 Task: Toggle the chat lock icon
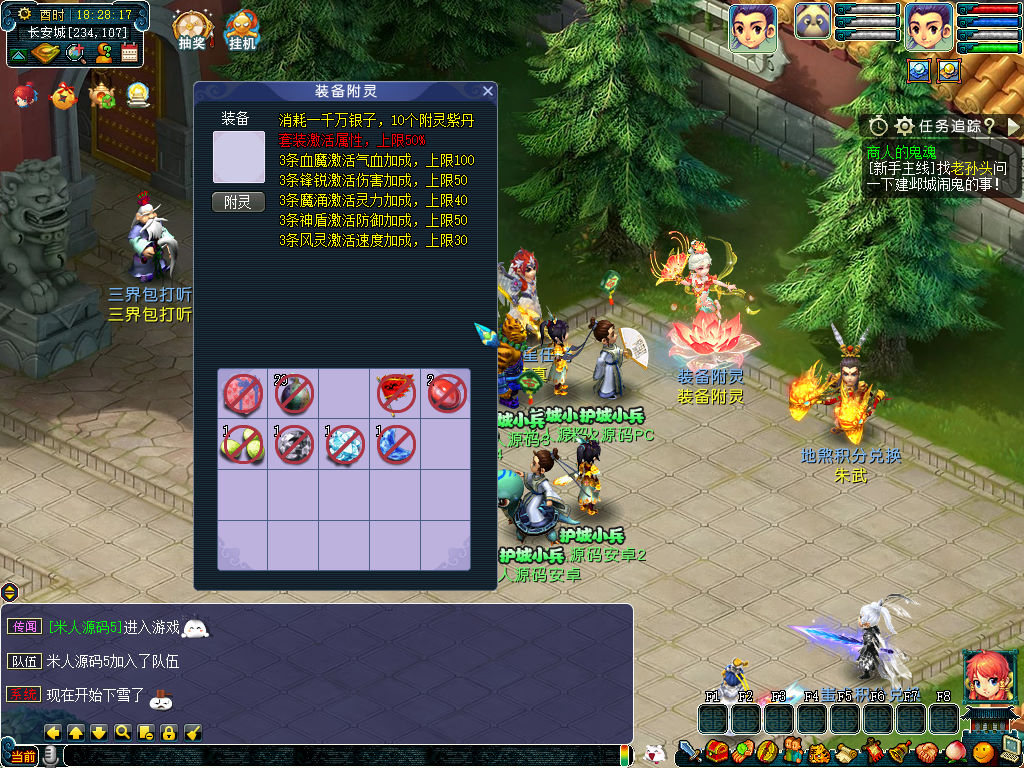point(169,732)
